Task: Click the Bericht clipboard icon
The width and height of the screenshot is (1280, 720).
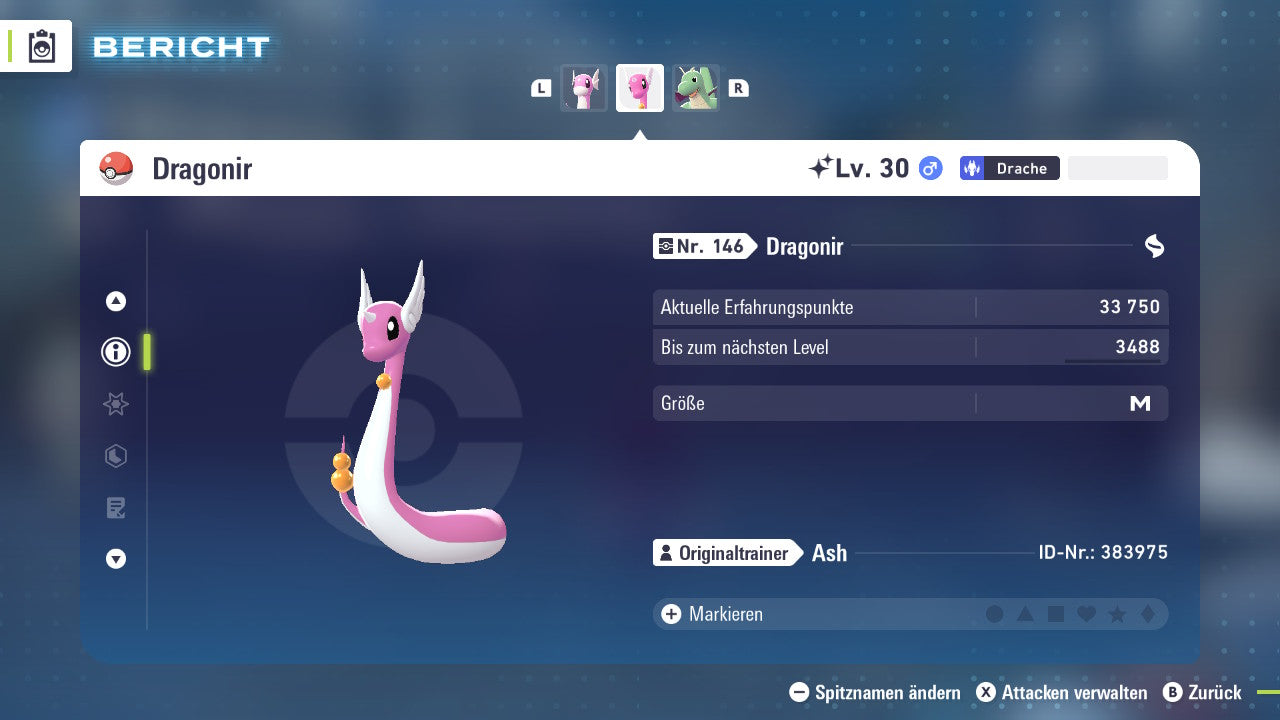Action: pyautogui.click(x=42, y=47)
